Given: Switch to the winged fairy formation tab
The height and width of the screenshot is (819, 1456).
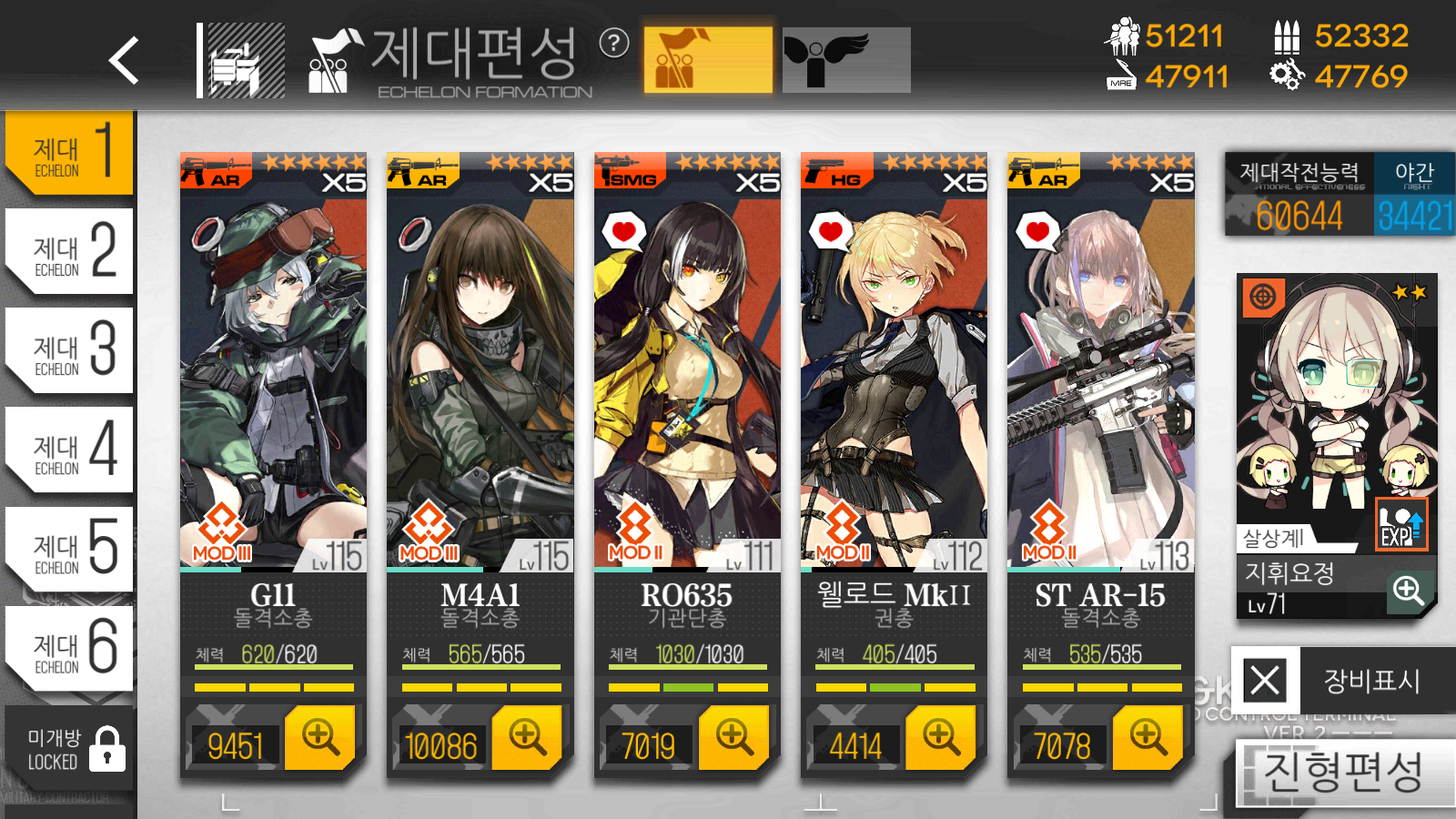Looking at the screenshot, I should point(845,60).
